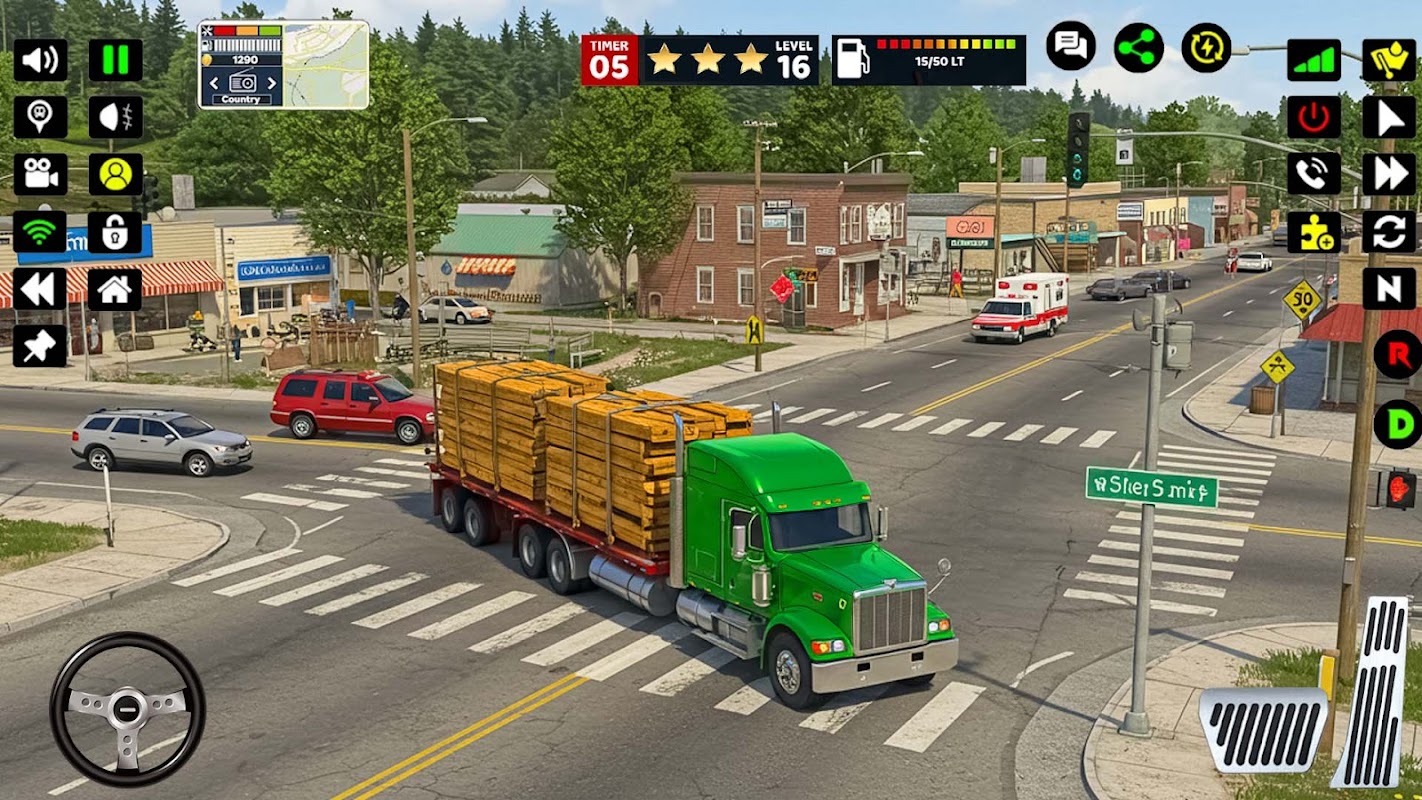Step on the accelerator pedal
1422x800 pixels.
(1373, 692)
